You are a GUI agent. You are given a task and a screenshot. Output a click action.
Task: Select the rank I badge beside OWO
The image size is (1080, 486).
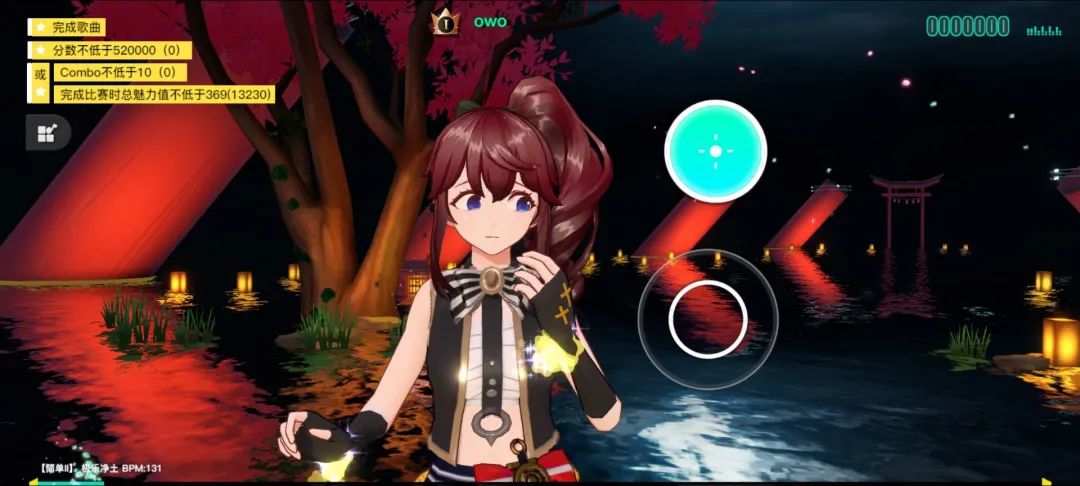pos(444,21)
